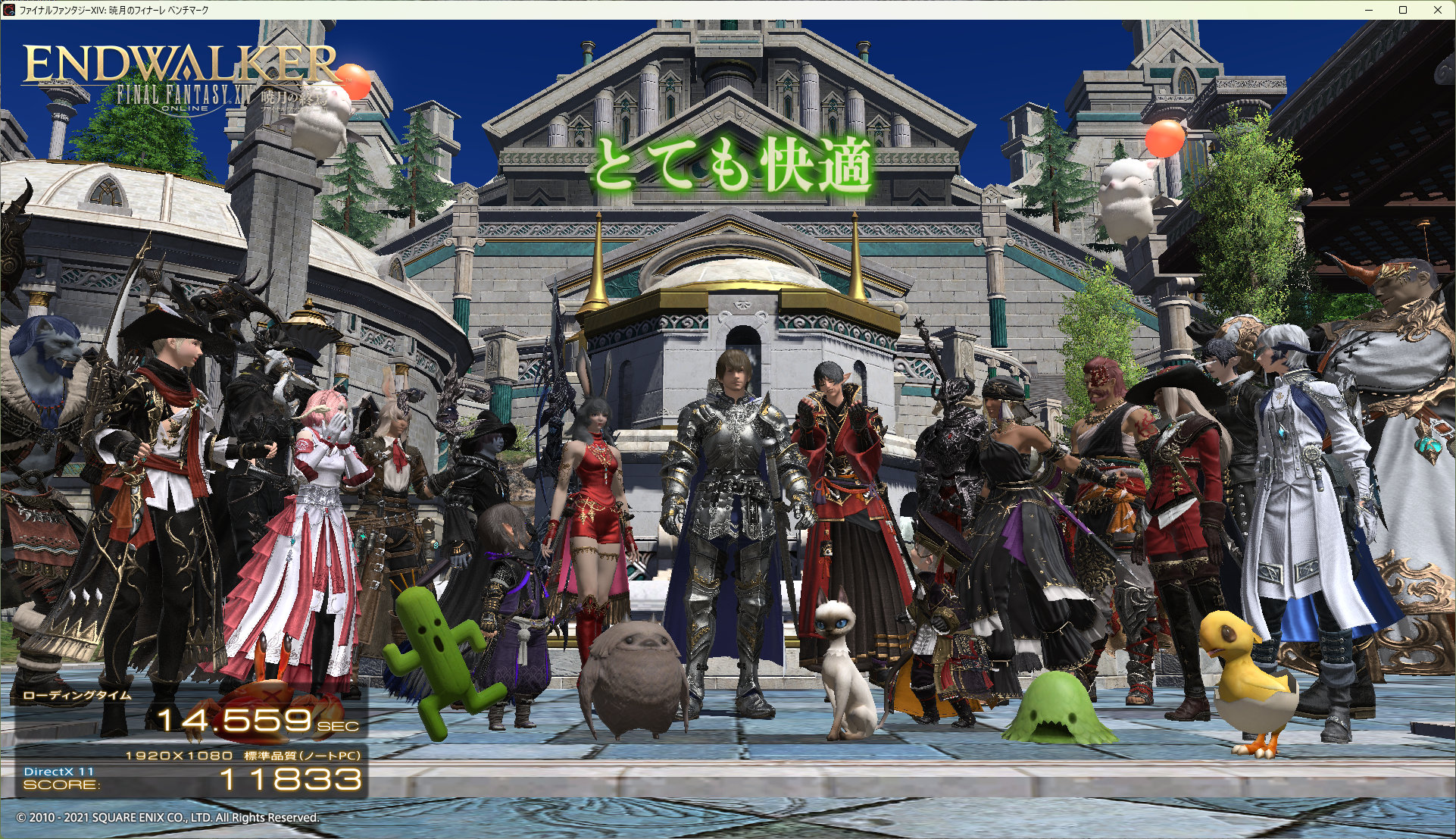Close the benchmark window
1456x839 pixels.
tap(1437, 10)
